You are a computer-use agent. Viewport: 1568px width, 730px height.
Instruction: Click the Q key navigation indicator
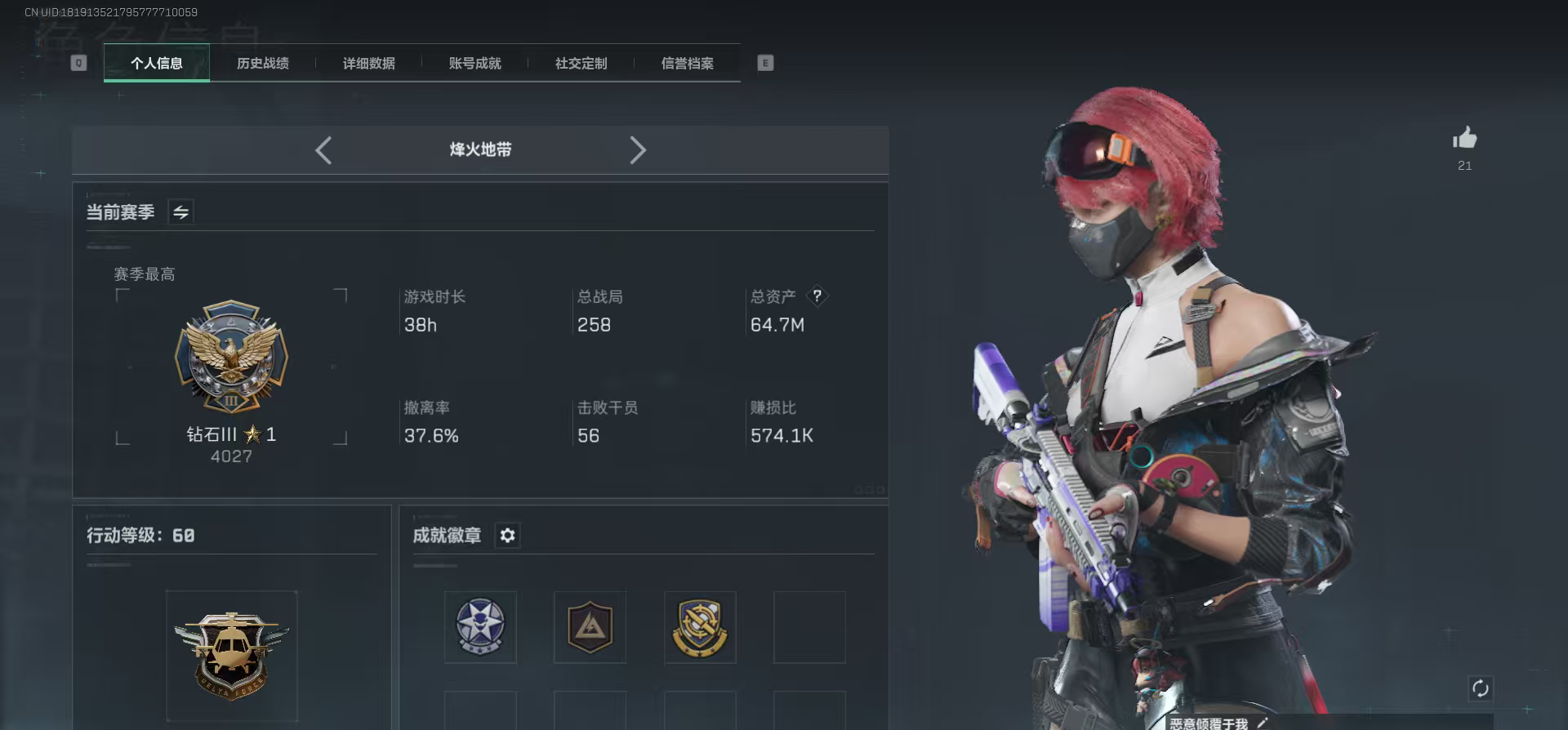(78, 62)
